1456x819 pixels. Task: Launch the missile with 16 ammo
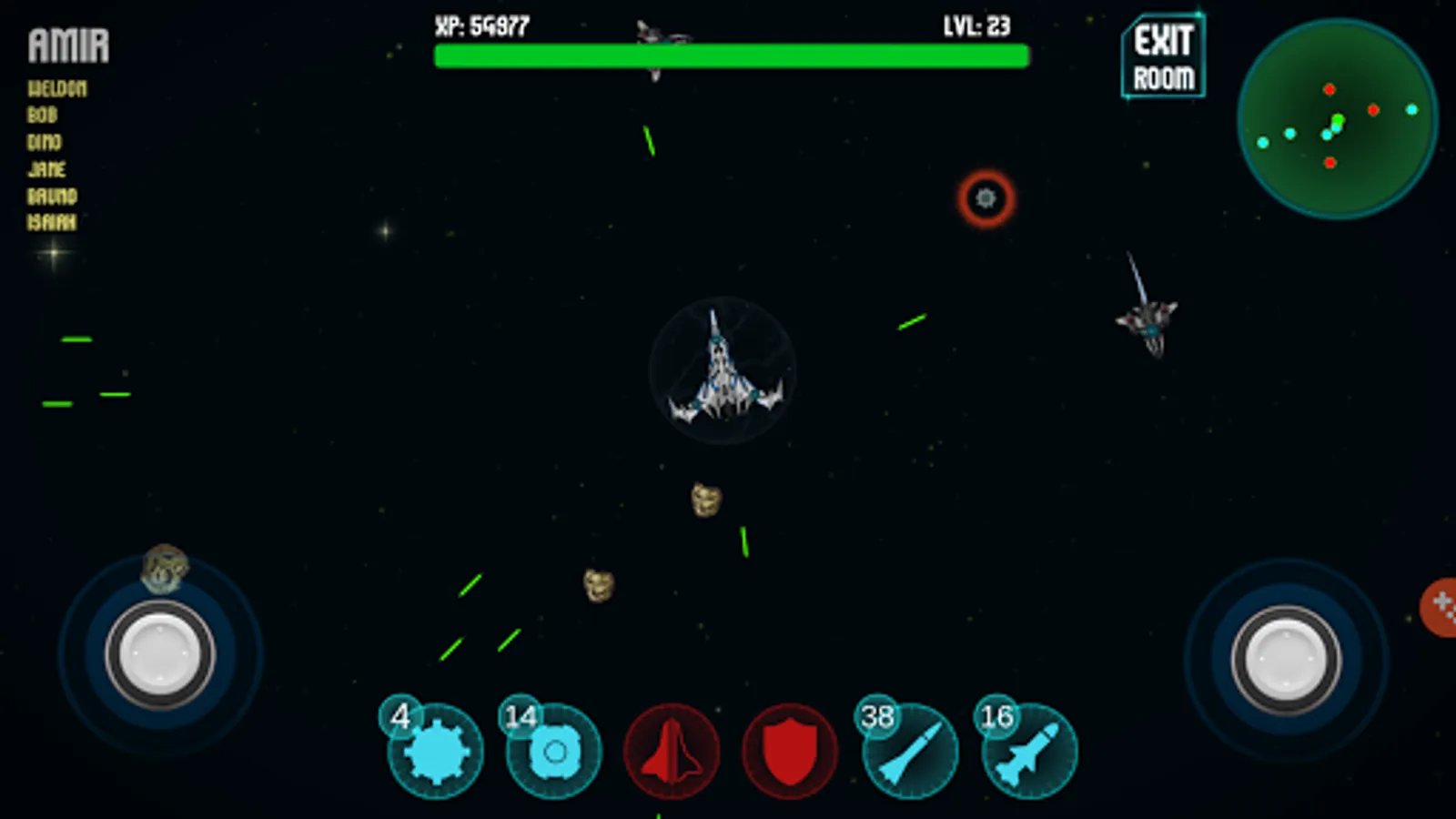coord(1029,752)
